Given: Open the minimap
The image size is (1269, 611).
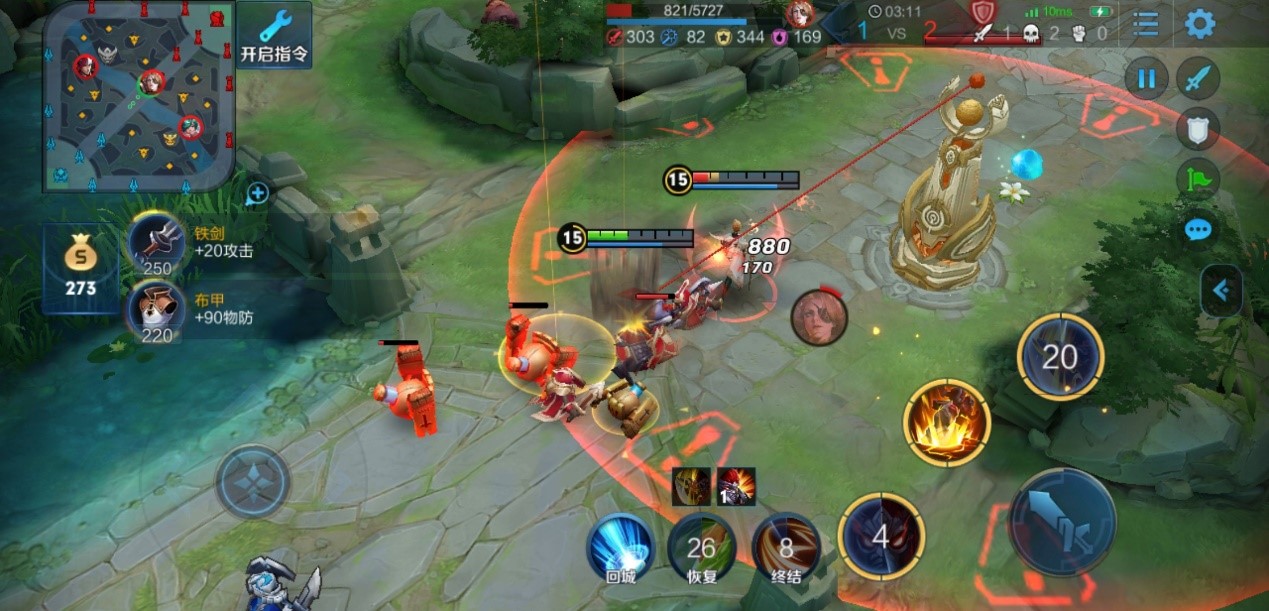Looking at the screenshot, I should (138, 96).
